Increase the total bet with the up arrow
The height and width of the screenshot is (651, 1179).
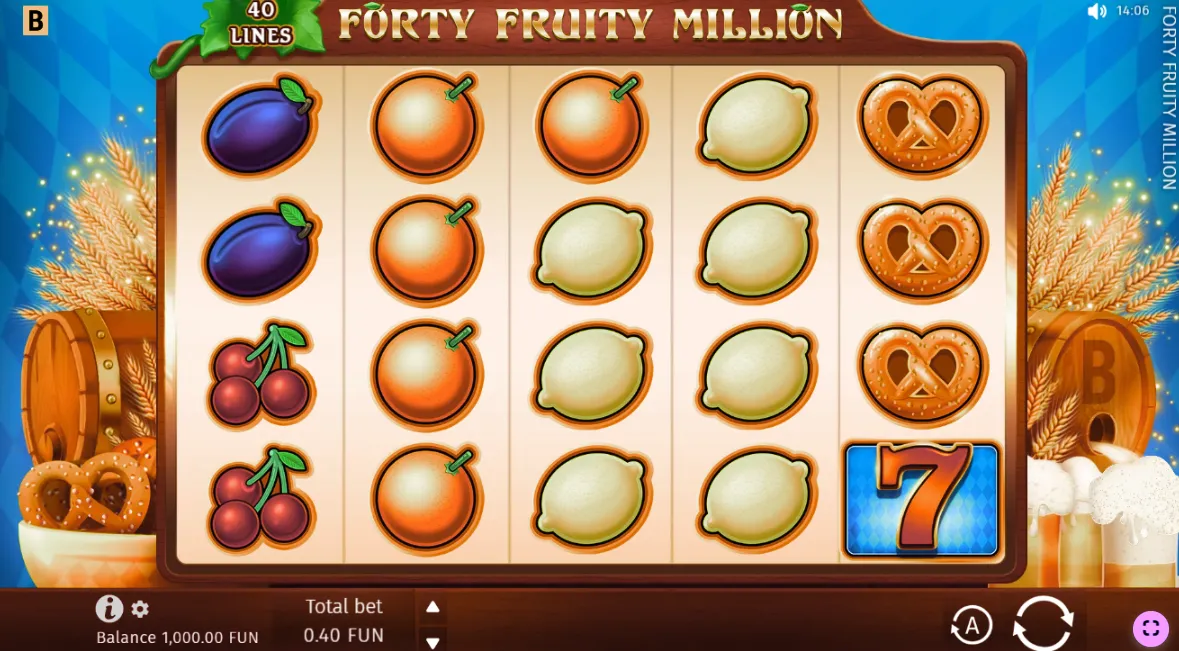[x=432, y=607]
